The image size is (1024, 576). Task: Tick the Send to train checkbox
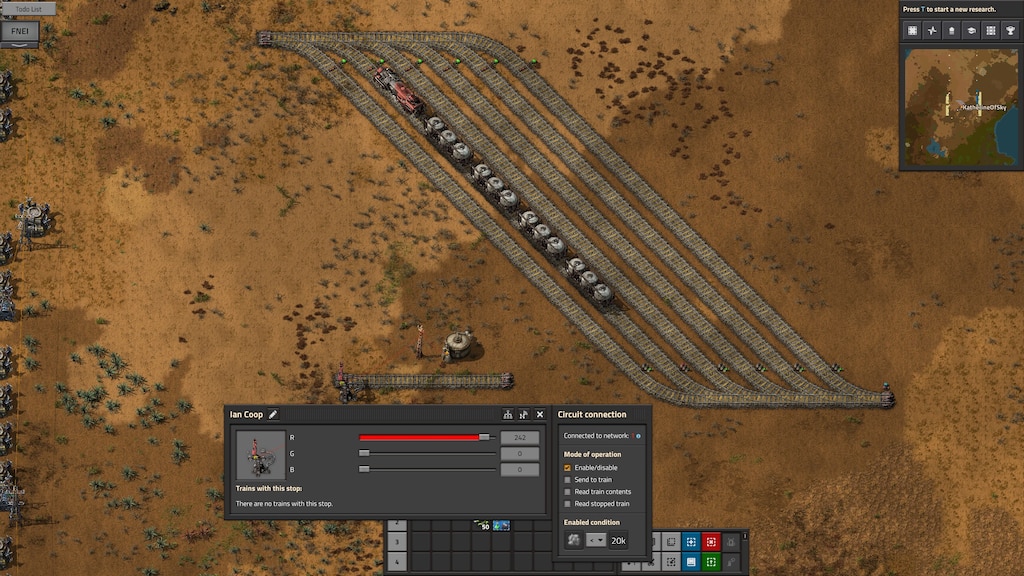[x=568, y=480]
